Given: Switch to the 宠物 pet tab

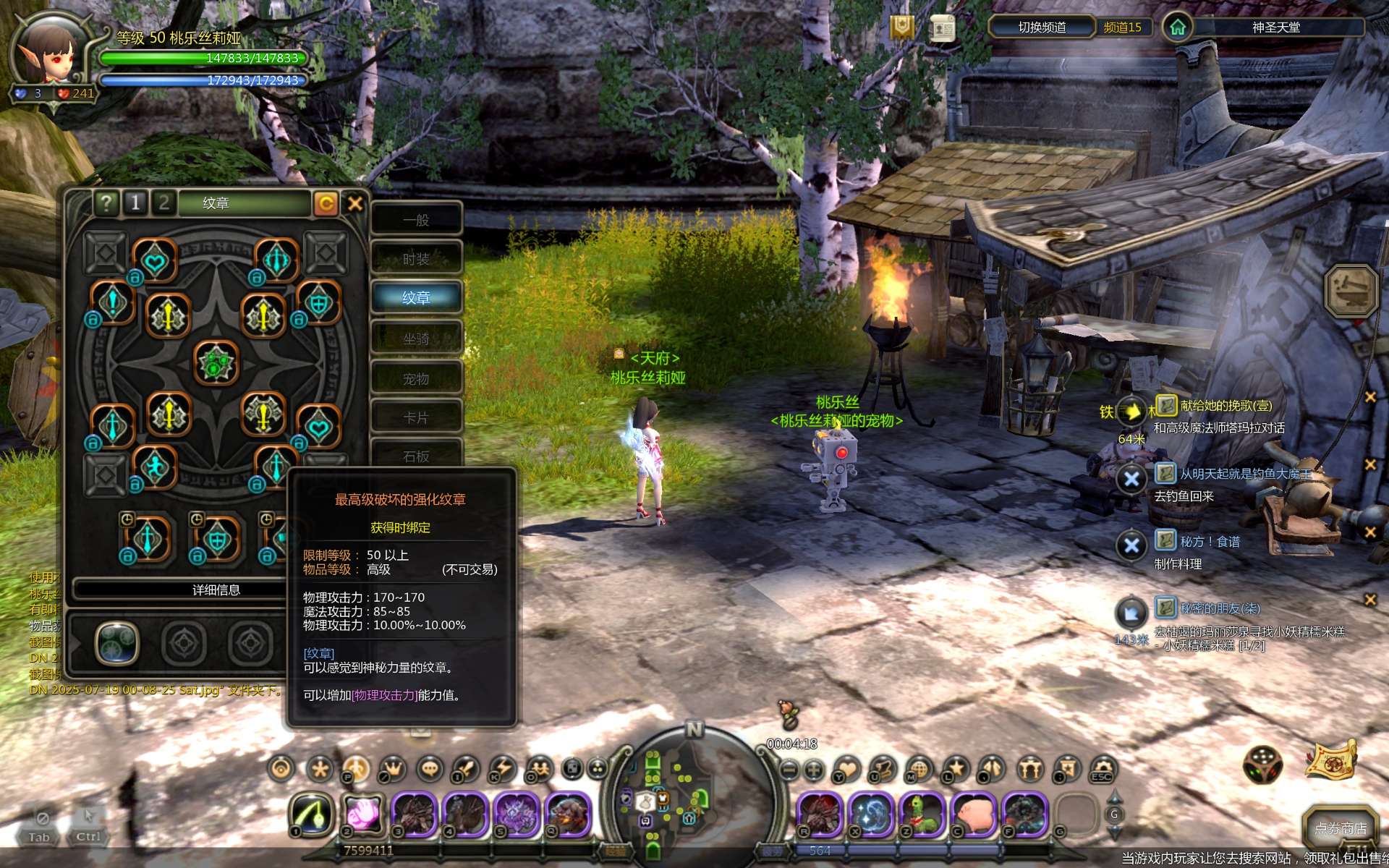Looking at the screenshot, I should tap(417, 379).
